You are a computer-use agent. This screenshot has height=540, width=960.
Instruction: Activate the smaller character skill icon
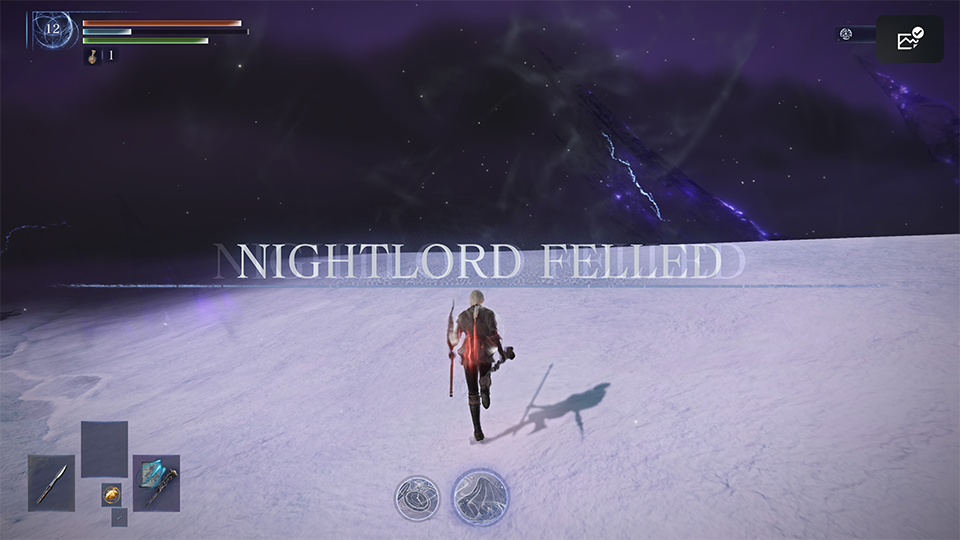(417, 499)
